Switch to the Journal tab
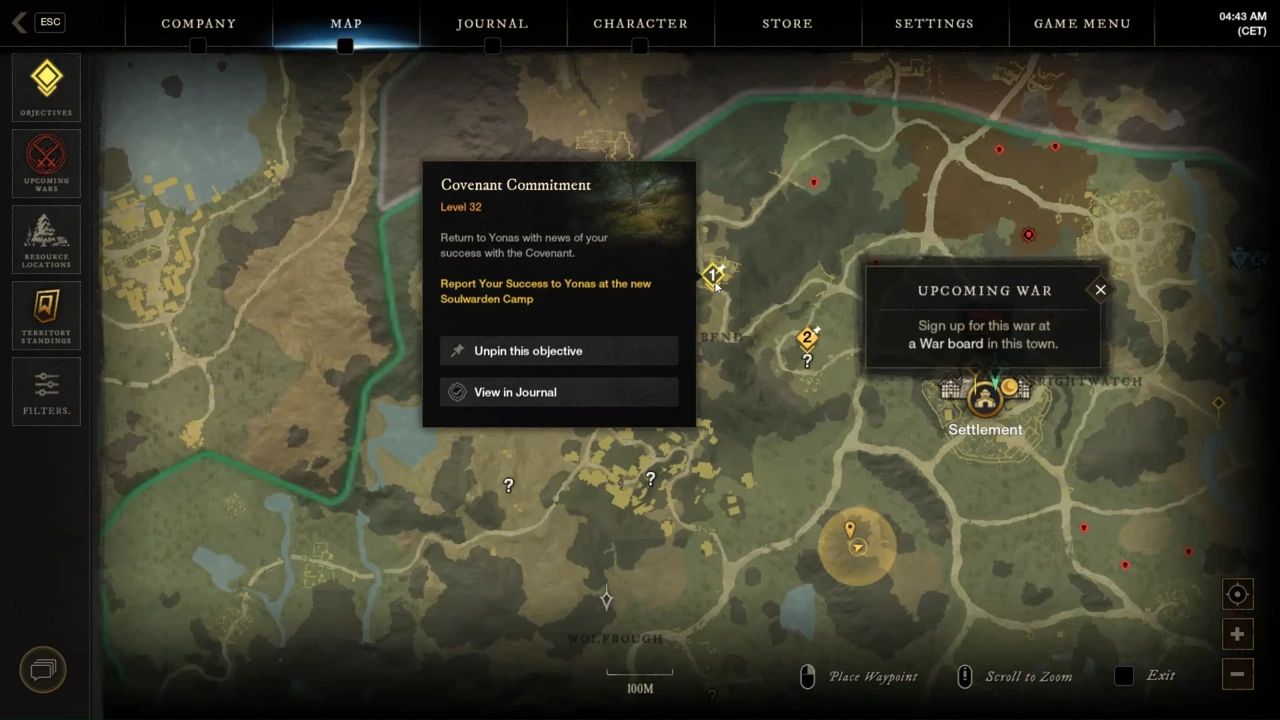Viewport: 1280px width, 720px height. pos(492,23)
